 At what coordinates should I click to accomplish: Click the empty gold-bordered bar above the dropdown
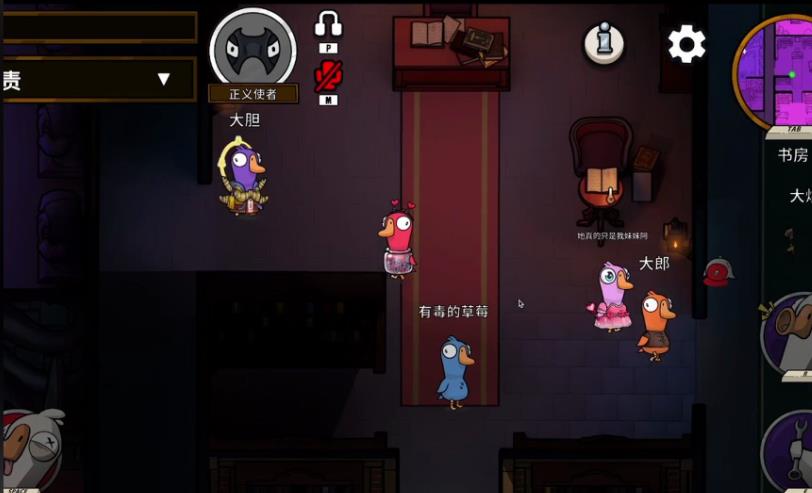click(x=100, y=27)
